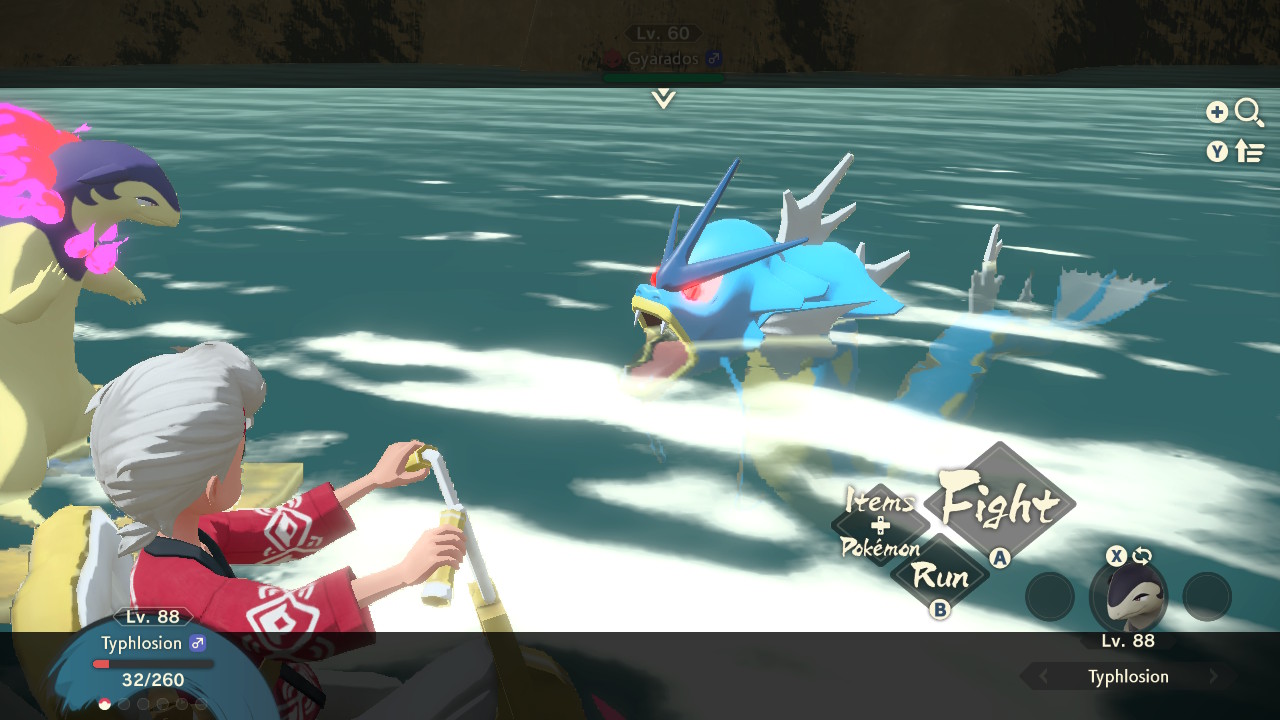Click the down chevron below Gyarados
1280x720 pixels.
coord(663,99)
